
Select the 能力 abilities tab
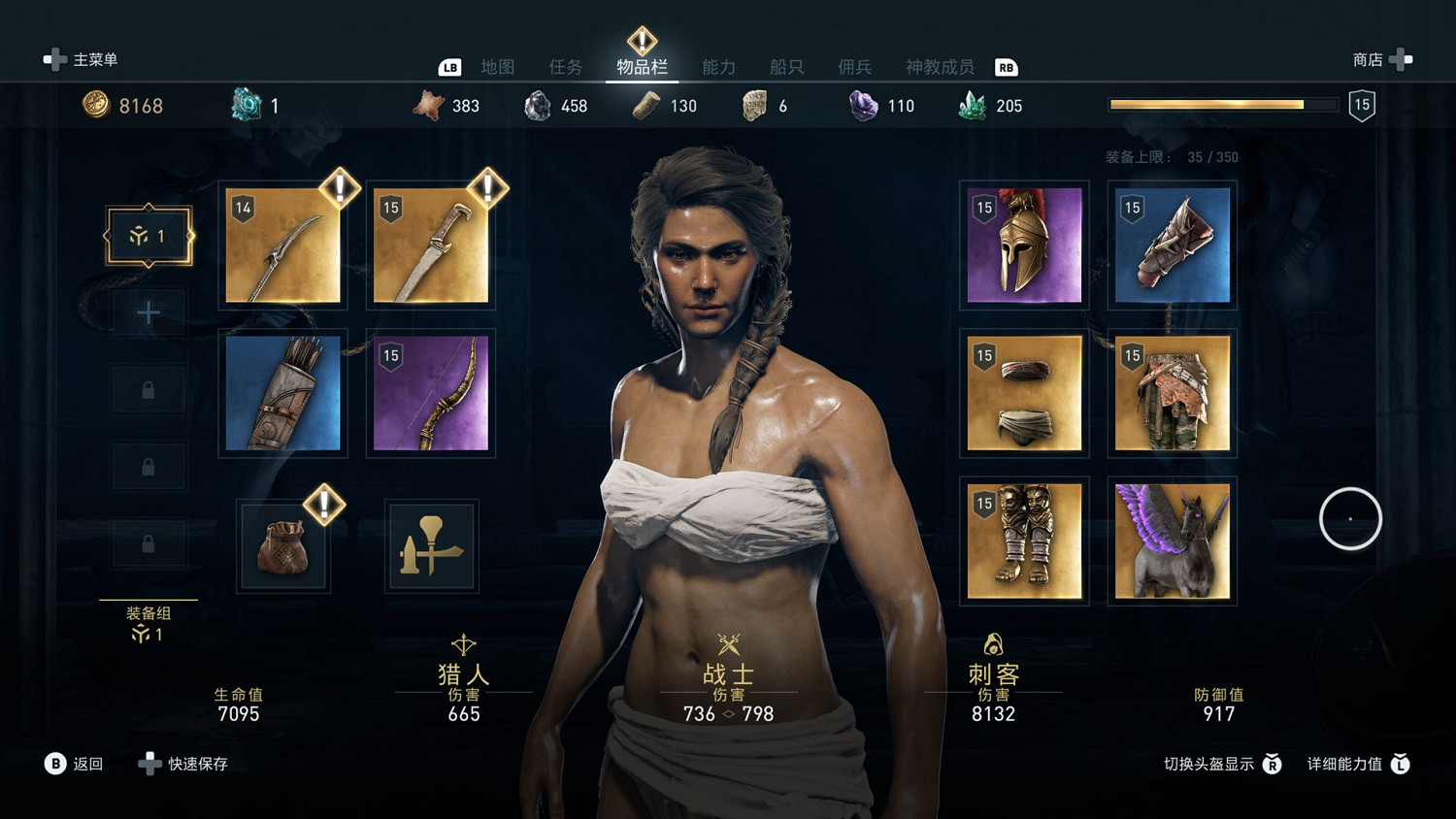(x=719, y=67)
